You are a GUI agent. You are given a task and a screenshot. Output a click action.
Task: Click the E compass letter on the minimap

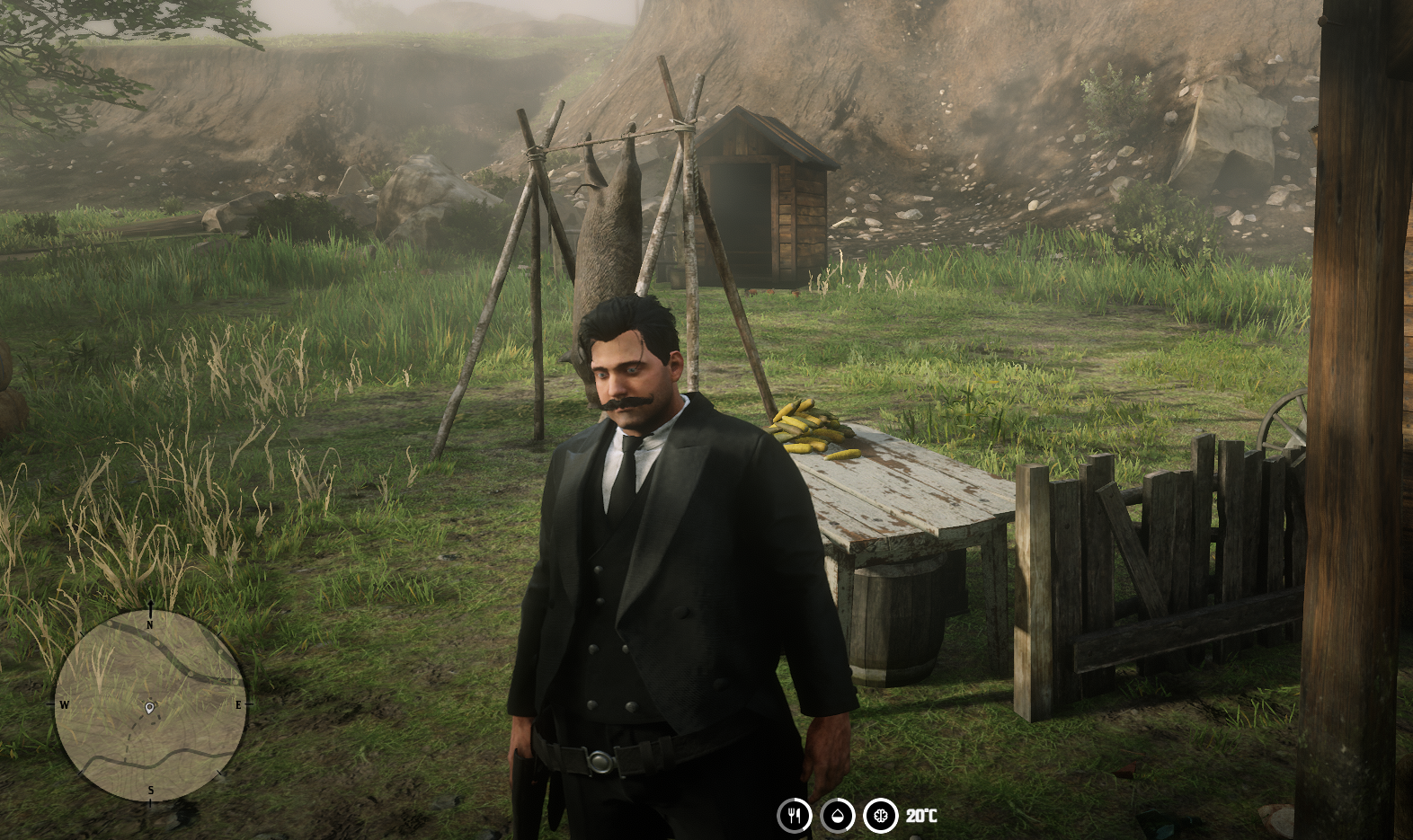point(238,705)
